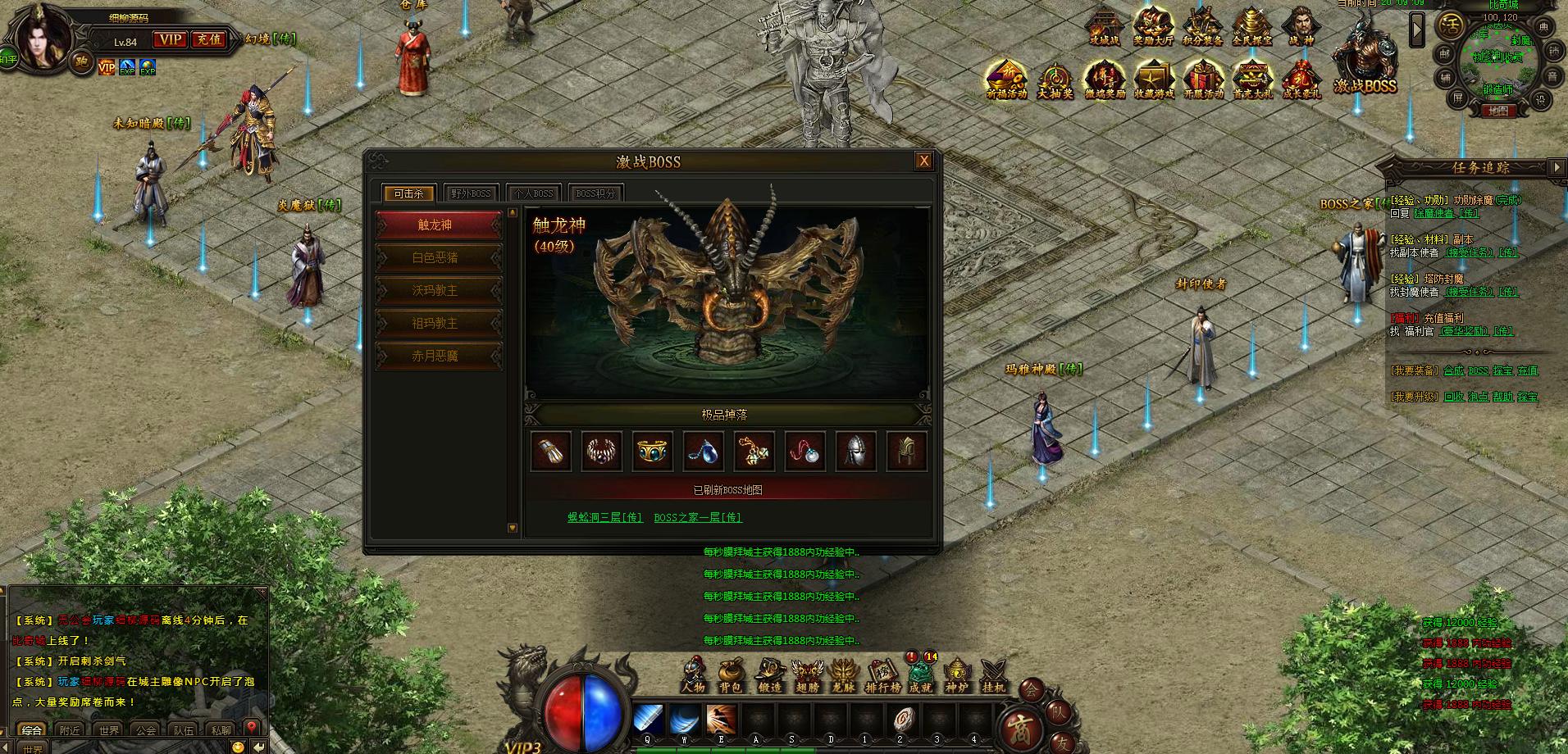Viewport: 1568px width, 754px height.
Task: Open the 全民探宝 treasure hunt icon
Action: click(1251, 26)
